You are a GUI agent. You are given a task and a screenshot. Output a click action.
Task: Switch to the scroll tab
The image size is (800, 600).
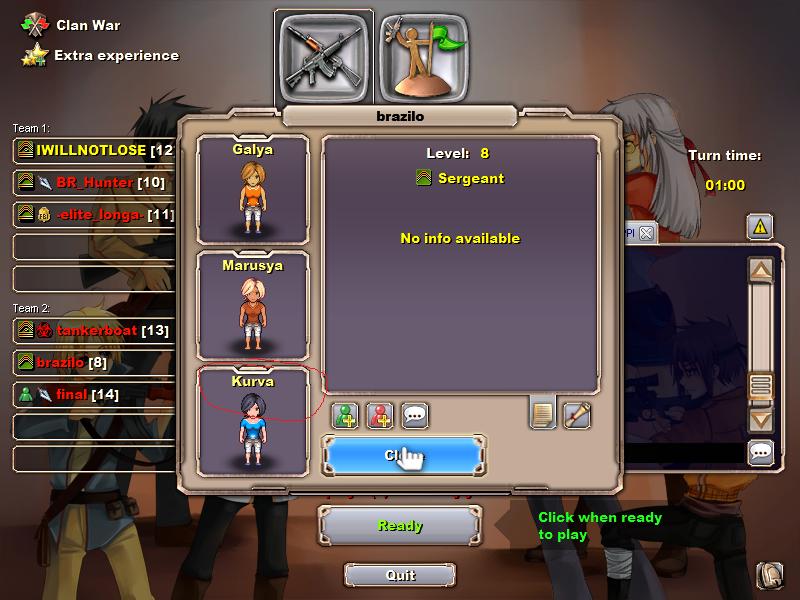pos(577,414)
